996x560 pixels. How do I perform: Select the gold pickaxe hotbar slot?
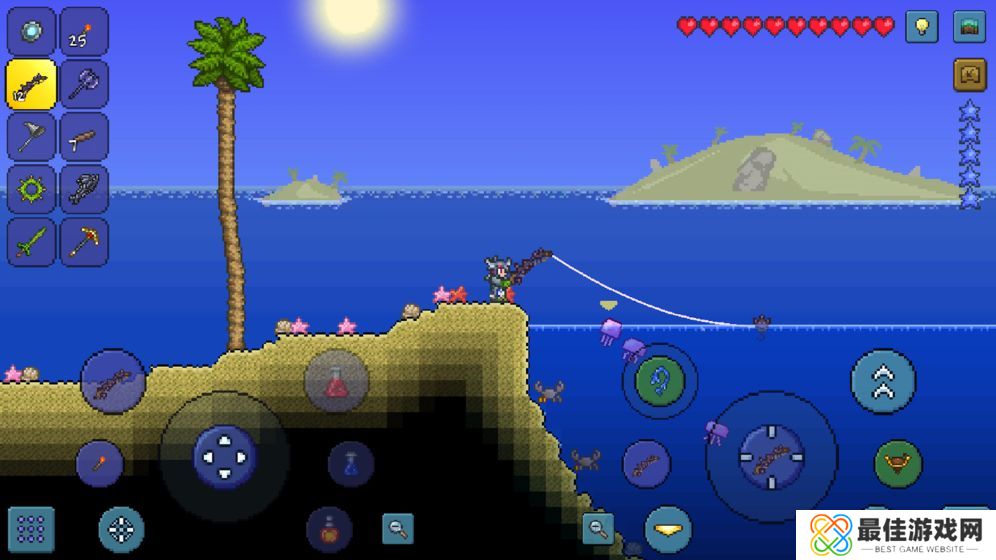click(84, 242)
